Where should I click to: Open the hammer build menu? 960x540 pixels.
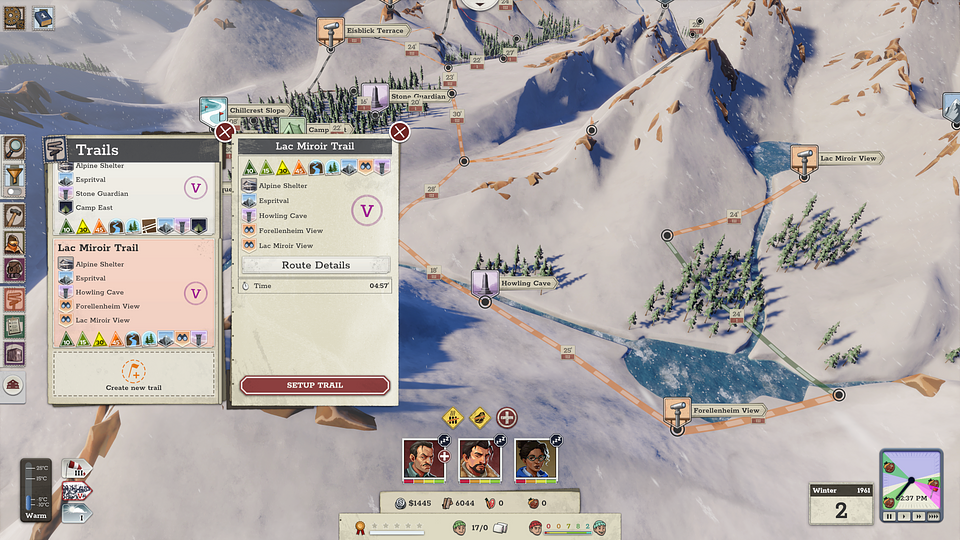[x=14, y=215]
